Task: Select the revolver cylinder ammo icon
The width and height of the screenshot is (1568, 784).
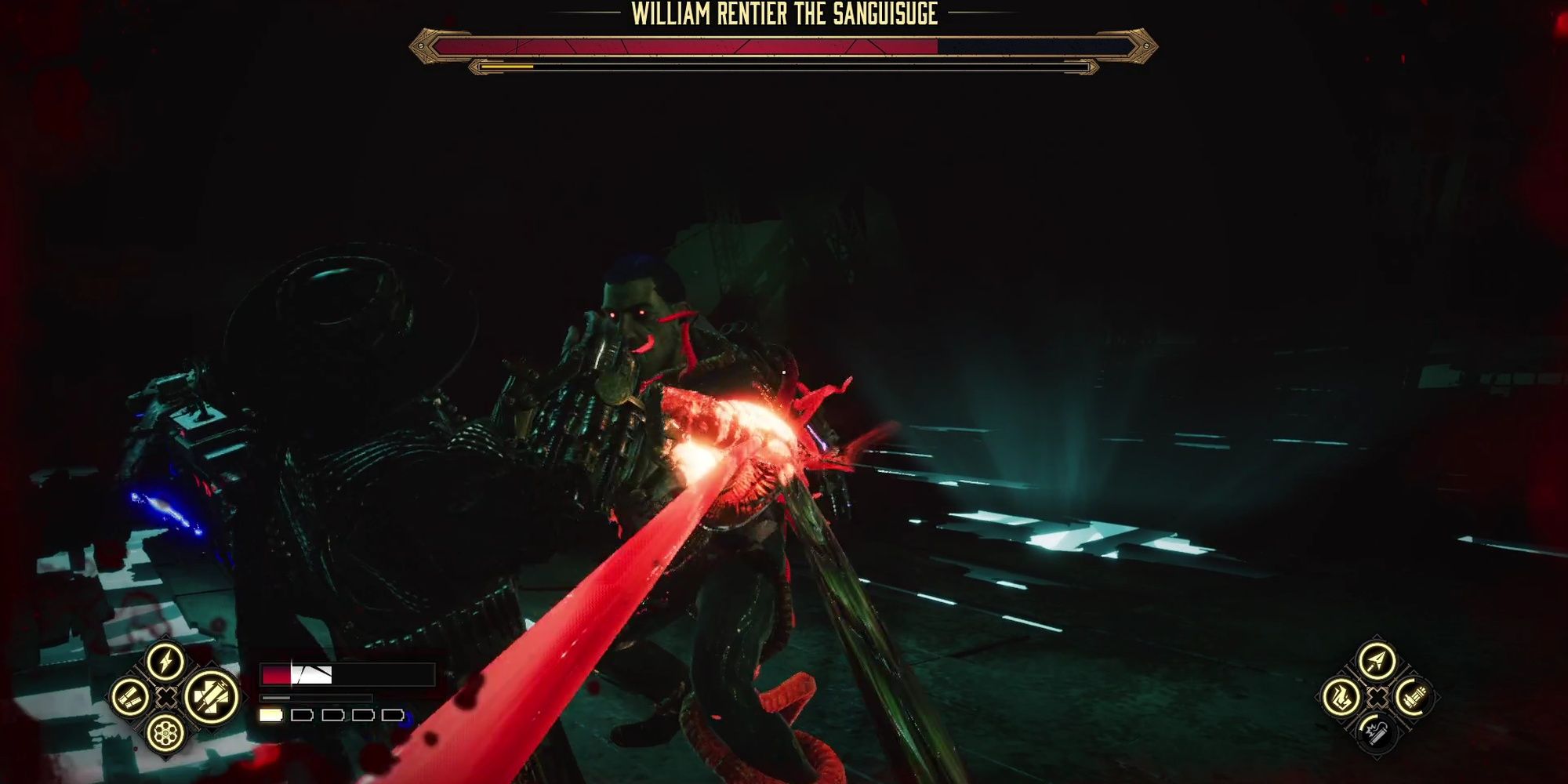Action: [x=166, y=734]
